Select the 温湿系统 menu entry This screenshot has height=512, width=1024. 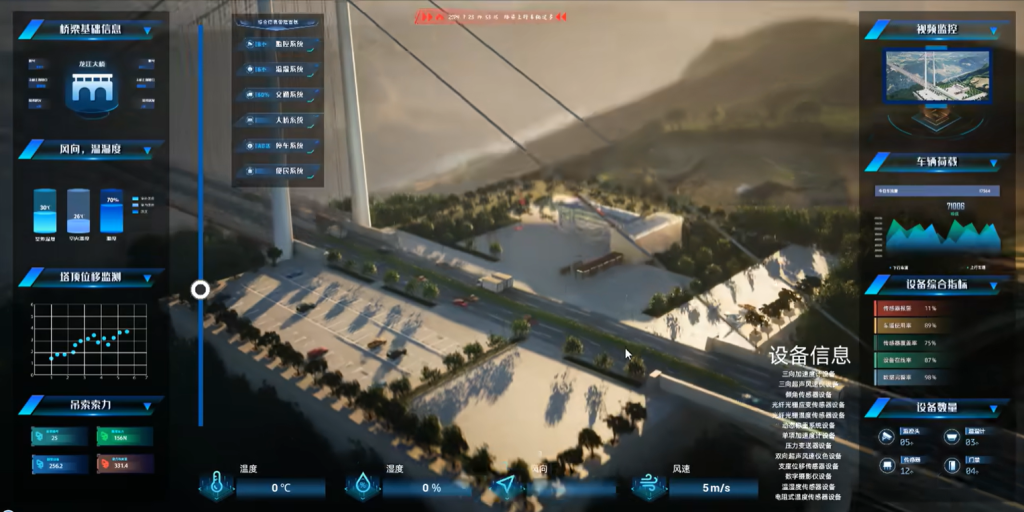pos(279,70)
